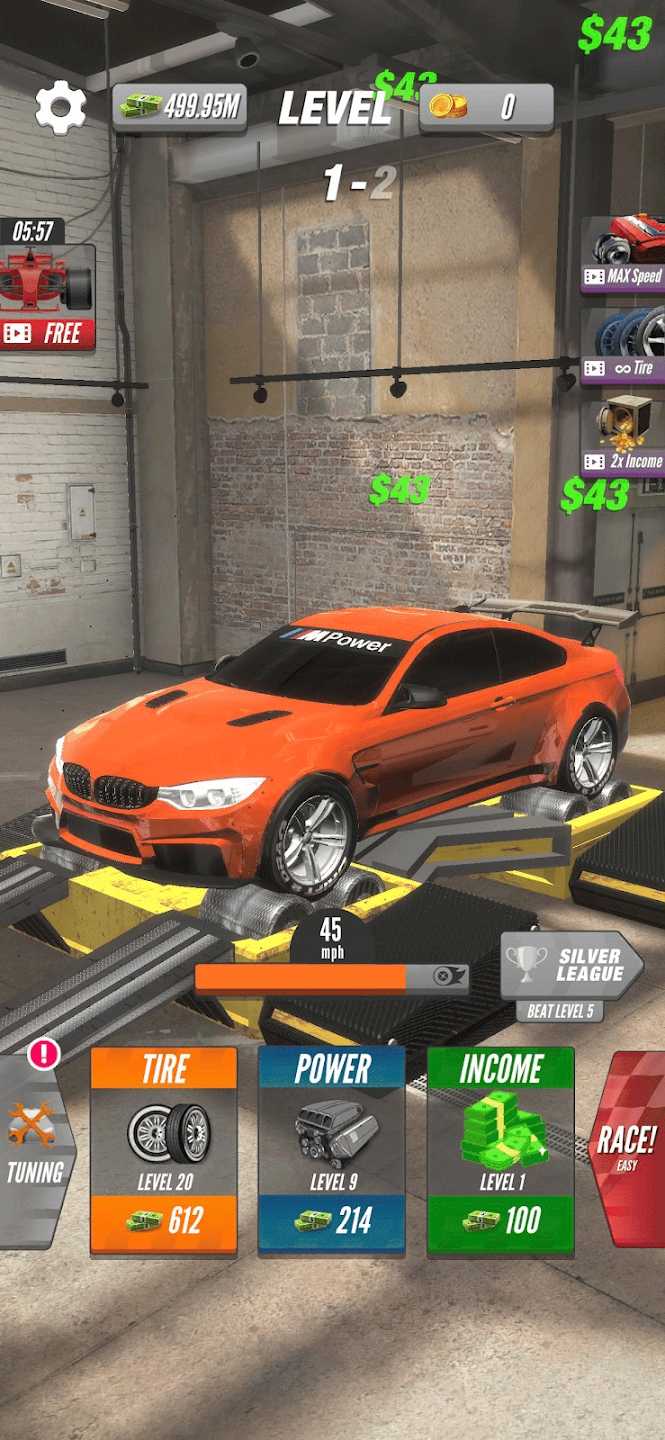The height and width of the screenshot is (1440, 665).
Task: Claim the FREE Formula car offer
Action: pyautogui.click(x=47, y=298)
